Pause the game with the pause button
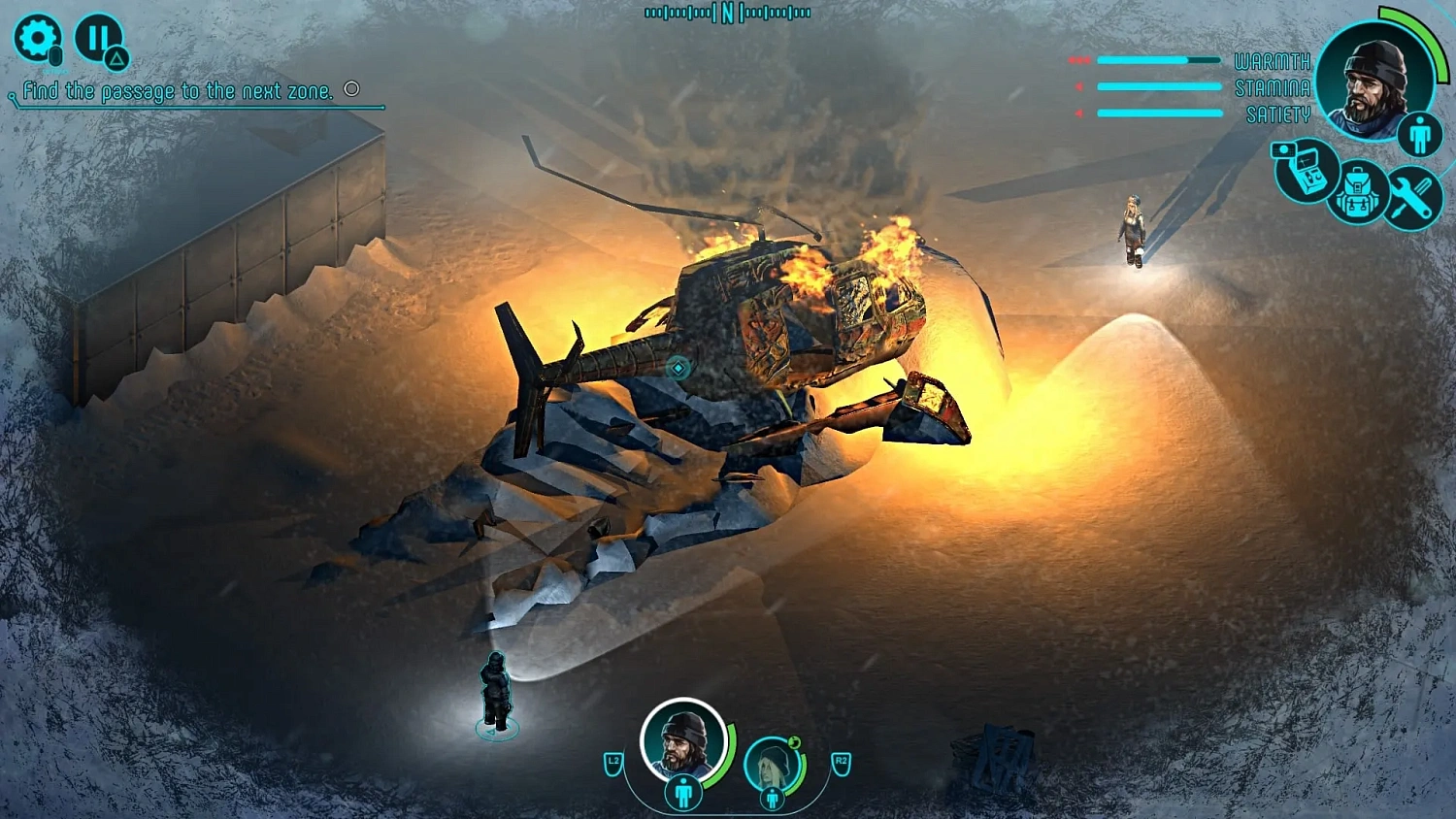This screenshot has height=819, width=1456. click(97, 39)
